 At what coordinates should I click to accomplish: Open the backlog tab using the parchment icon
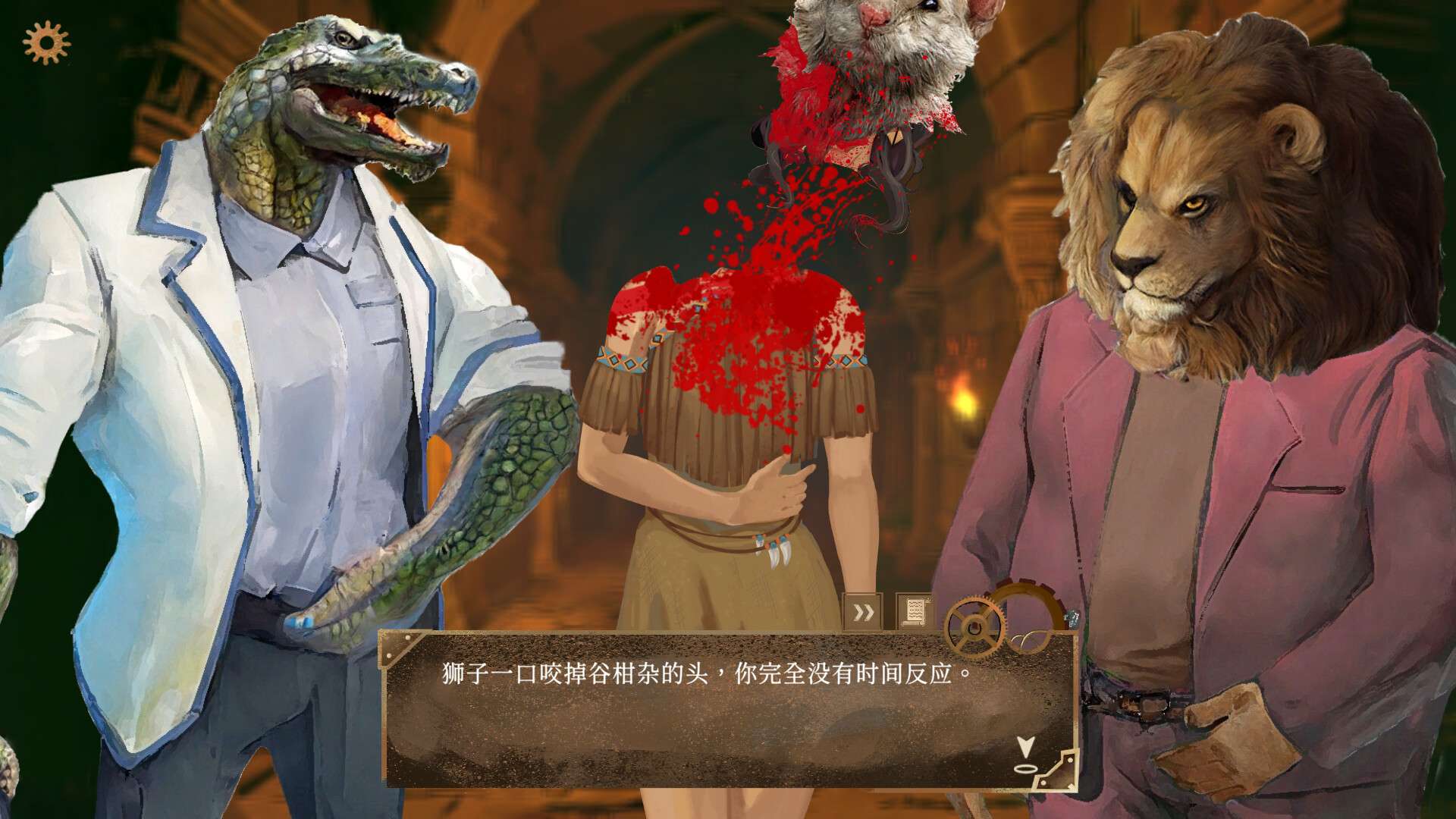point(914,611)
